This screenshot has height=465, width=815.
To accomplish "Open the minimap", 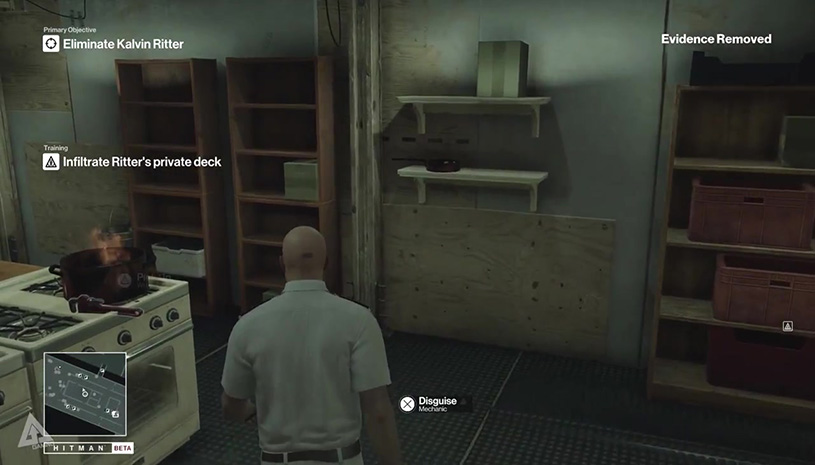I will 85,394.
